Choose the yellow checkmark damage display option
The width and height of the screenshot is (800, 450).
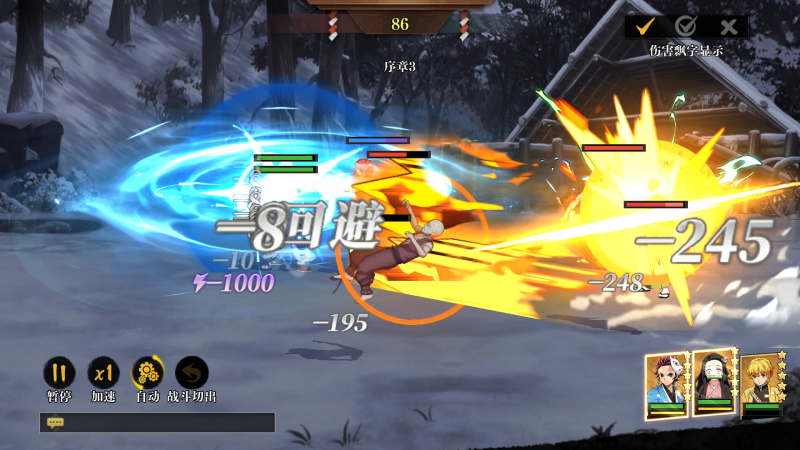(646, 27)
